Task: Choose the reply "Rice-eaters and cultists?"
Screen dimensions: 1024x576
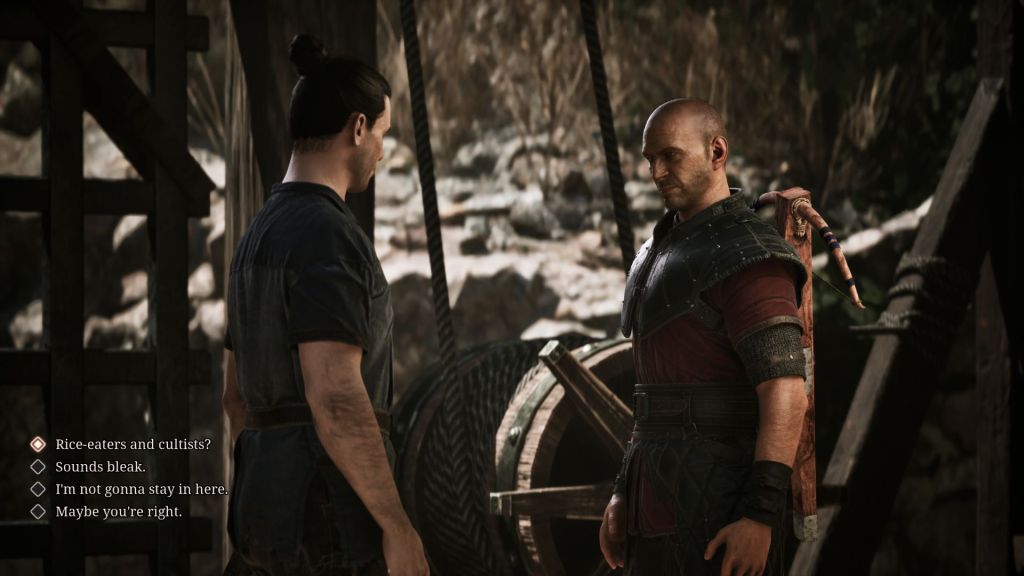Action: (132, 444)
